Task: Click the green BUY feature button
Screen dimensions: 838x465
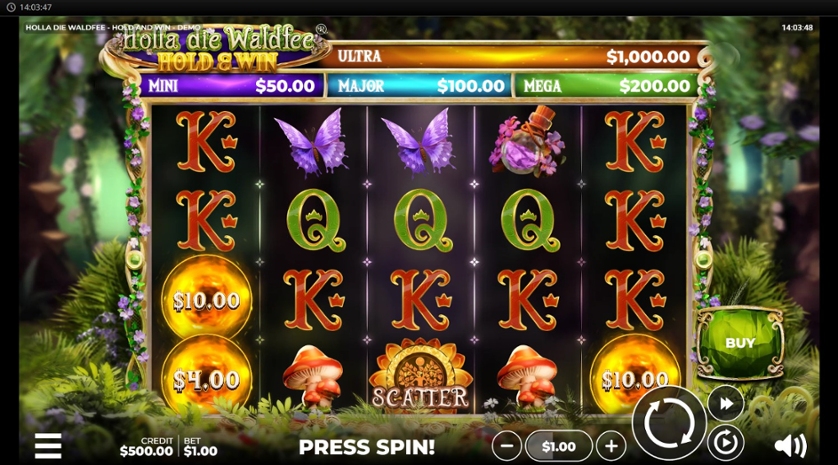Action: click(x=740, y=343)
